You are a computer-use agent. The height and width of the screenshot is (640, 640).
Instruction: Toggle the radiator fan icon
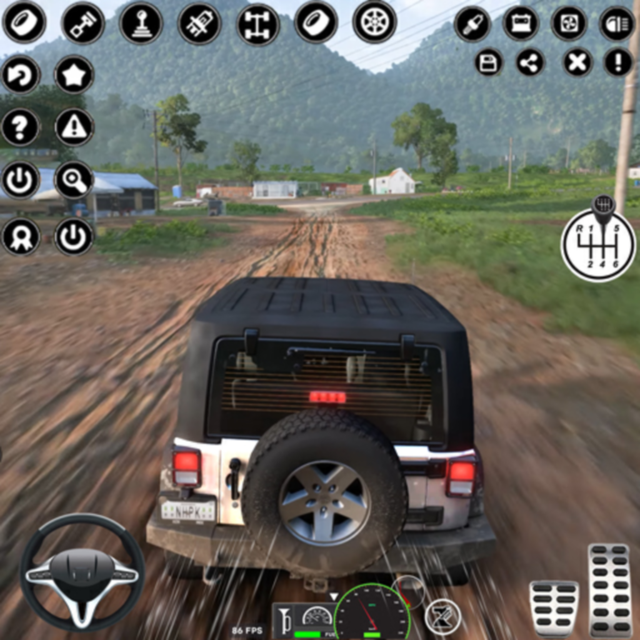568,23
